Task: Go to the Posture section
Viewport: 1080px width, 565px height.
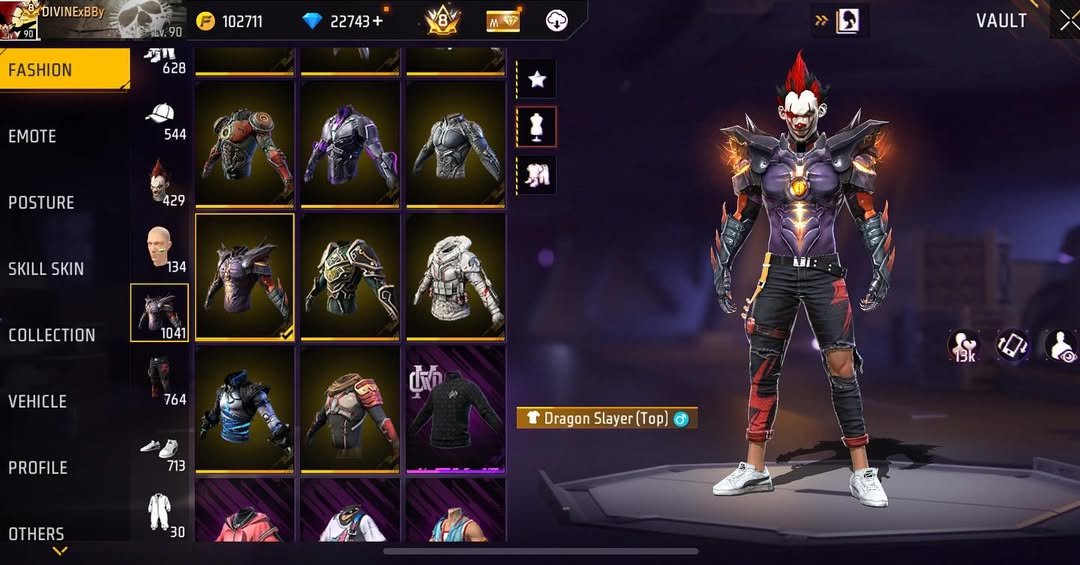Action: coord(41,202)
